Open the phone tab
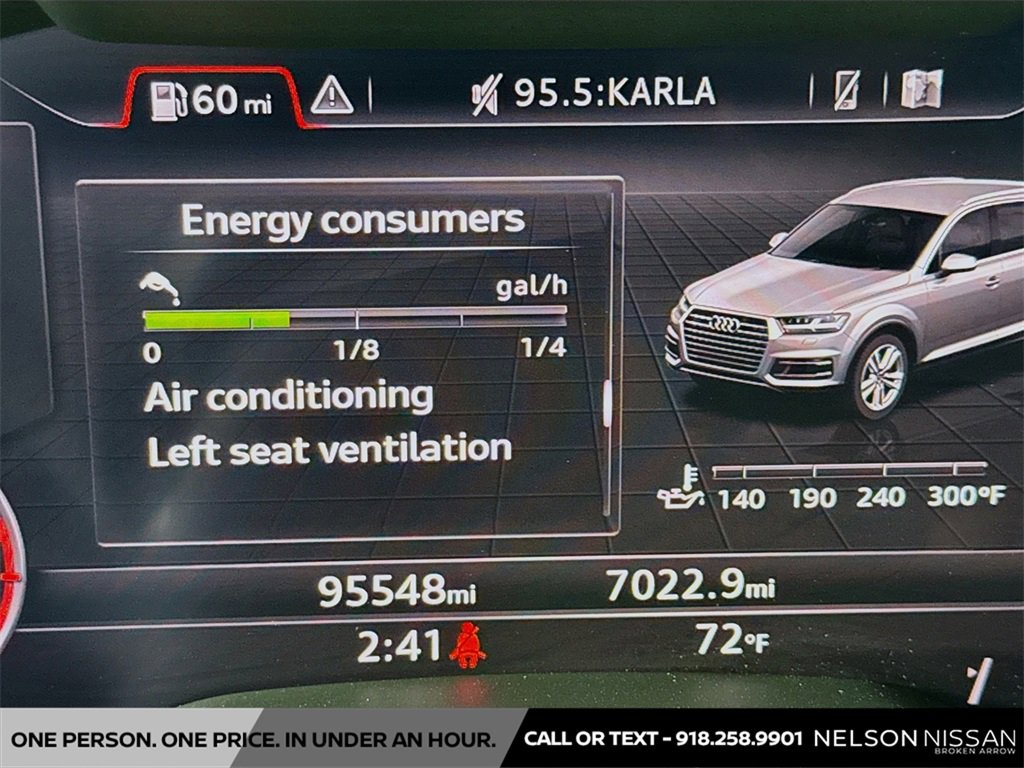Image resolution: width=1024 pixels, height=768 pixels. 846,92
